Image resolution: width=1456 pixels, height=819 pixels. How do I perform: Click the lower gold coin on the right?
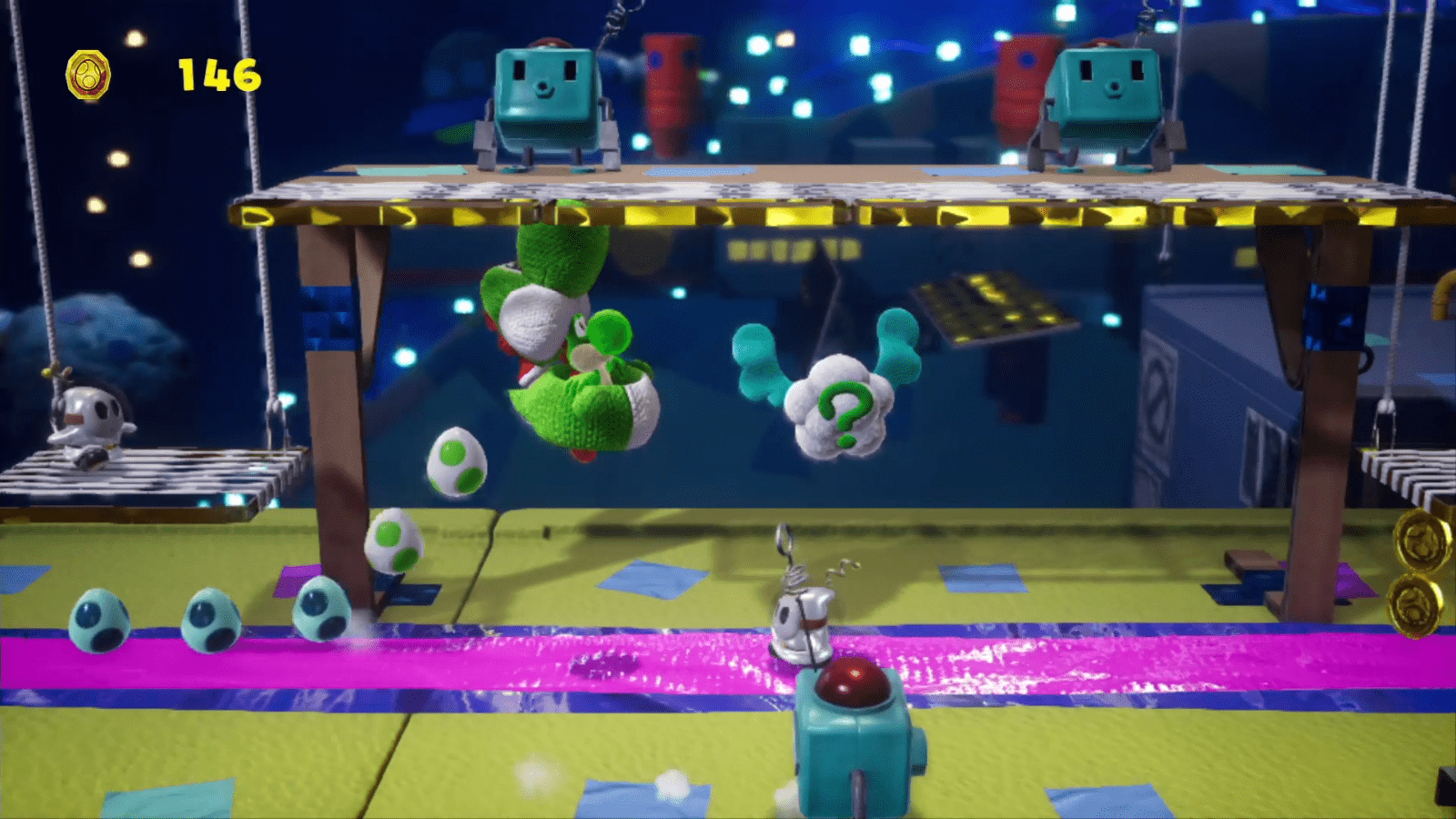[1416, 602]
